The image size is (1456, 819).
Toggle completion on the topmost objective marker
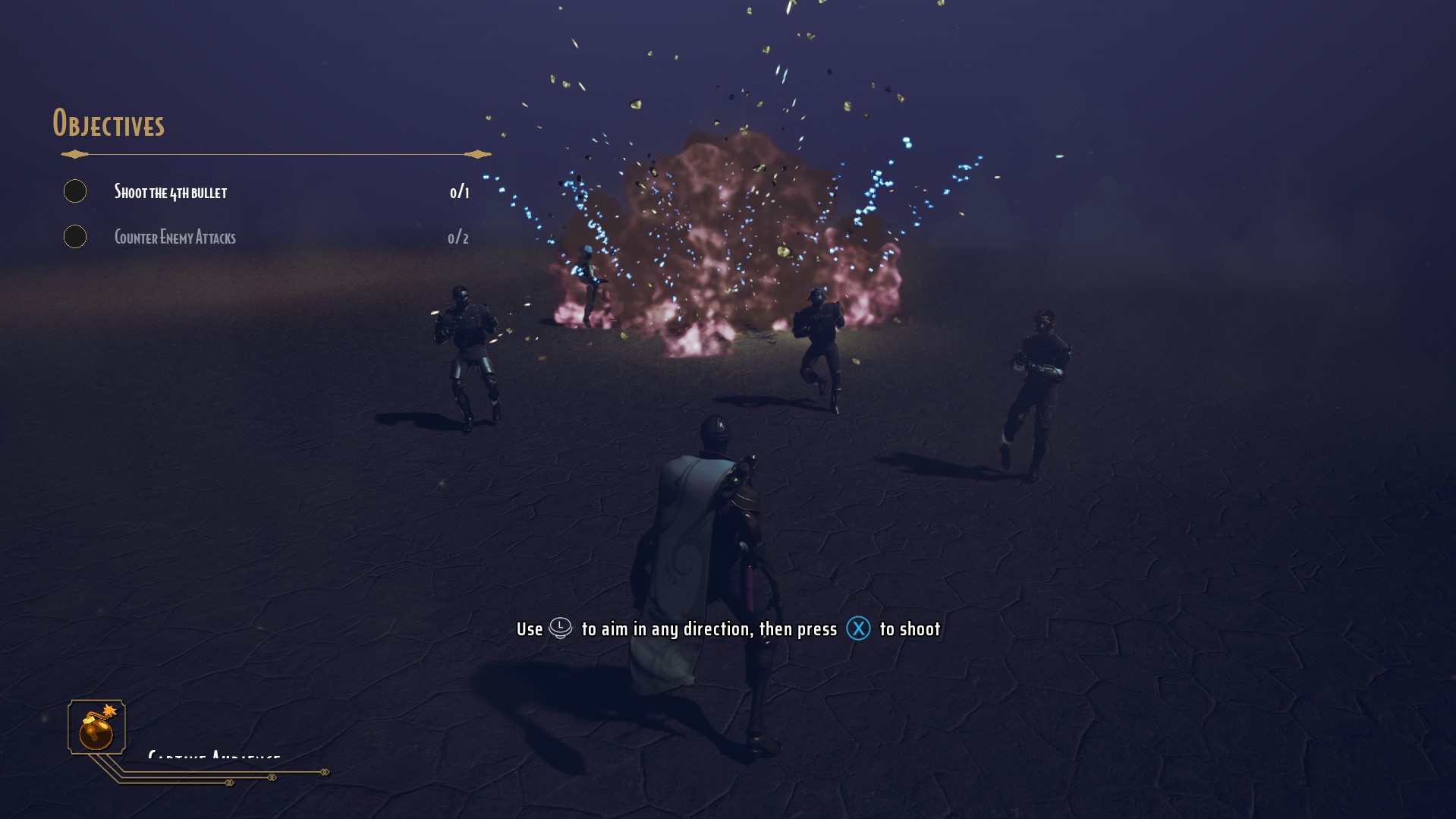[75, 191]
